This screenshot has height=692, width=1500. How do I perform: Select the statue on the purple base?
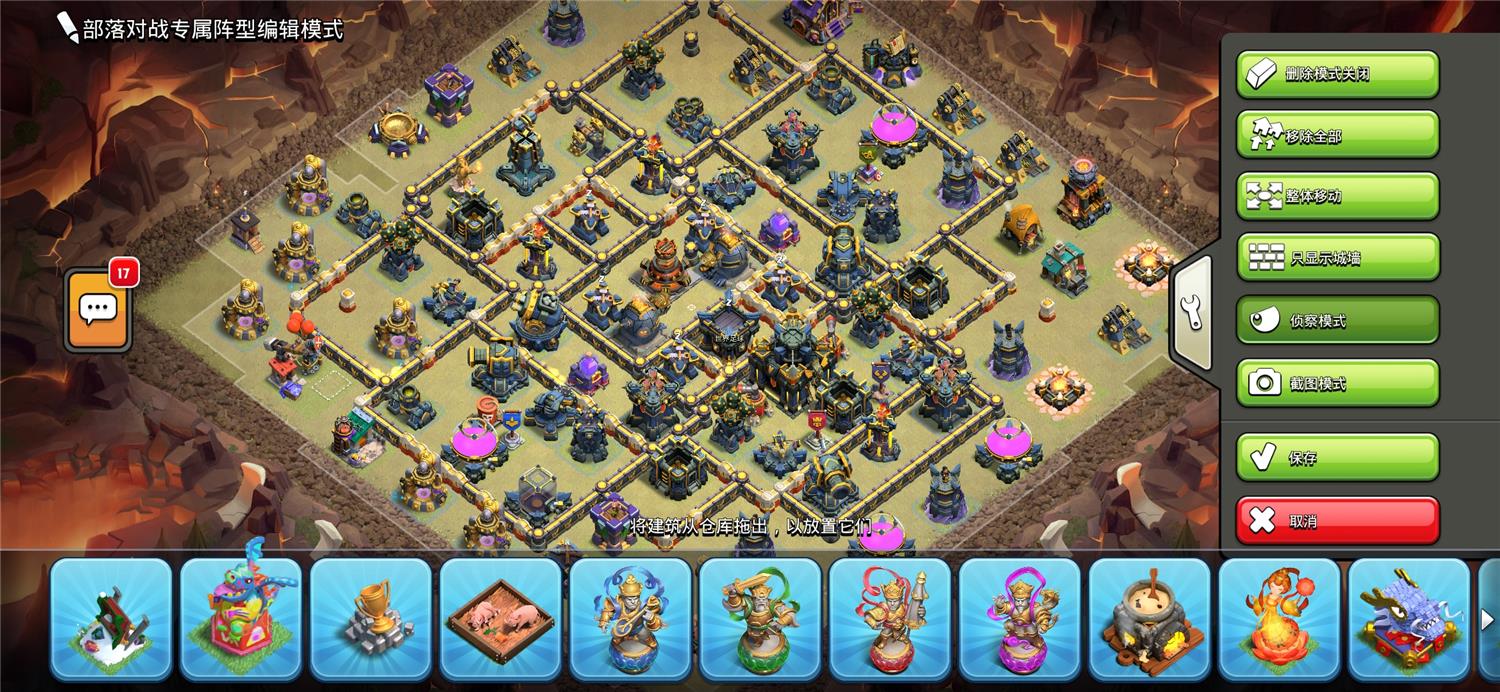pyautogui.click(x=1021, y=617)
